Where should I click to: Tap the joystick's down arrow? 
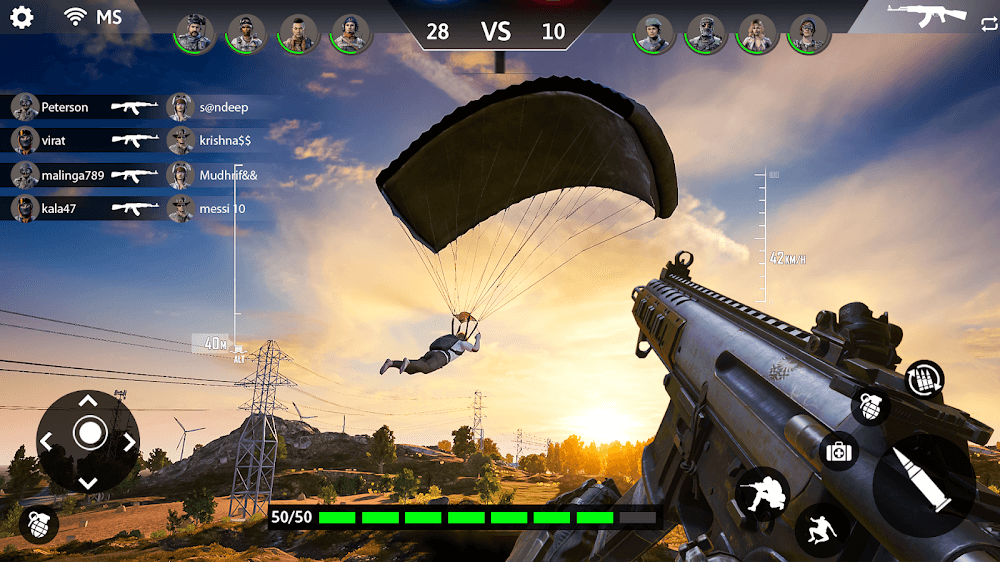[x=88, y=482]
